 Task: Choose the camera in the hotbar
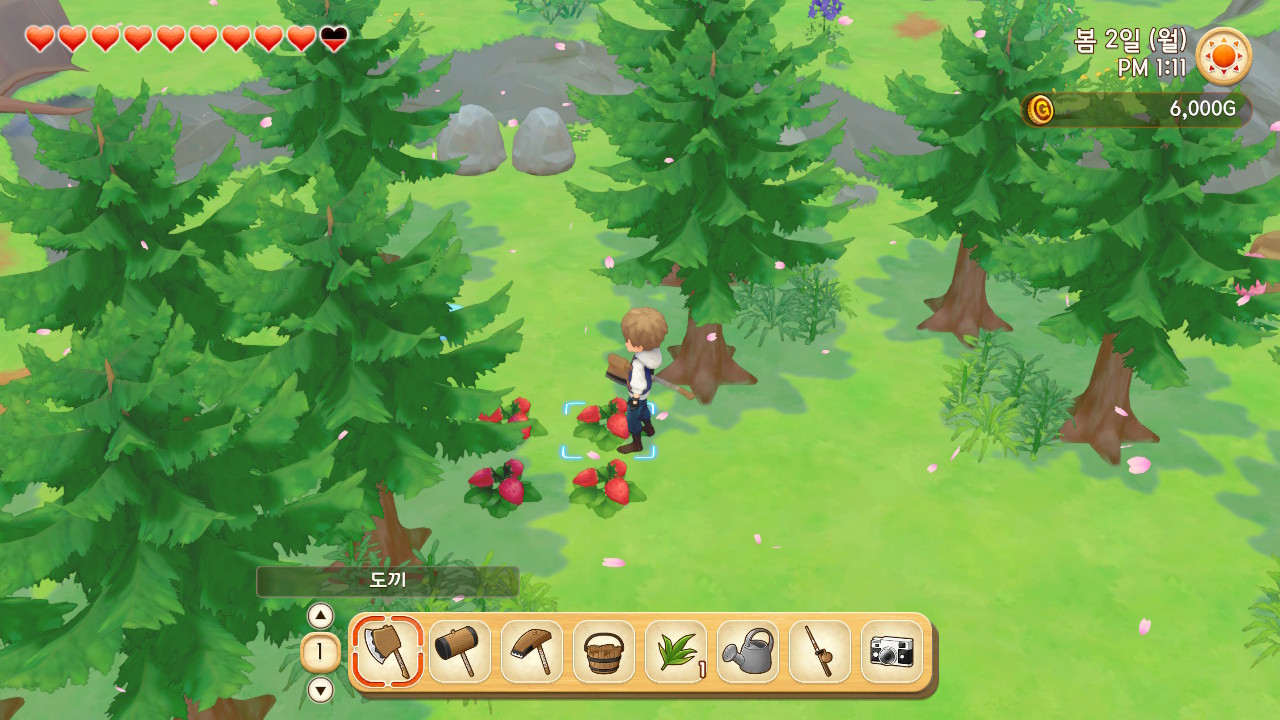coord(892,651)
